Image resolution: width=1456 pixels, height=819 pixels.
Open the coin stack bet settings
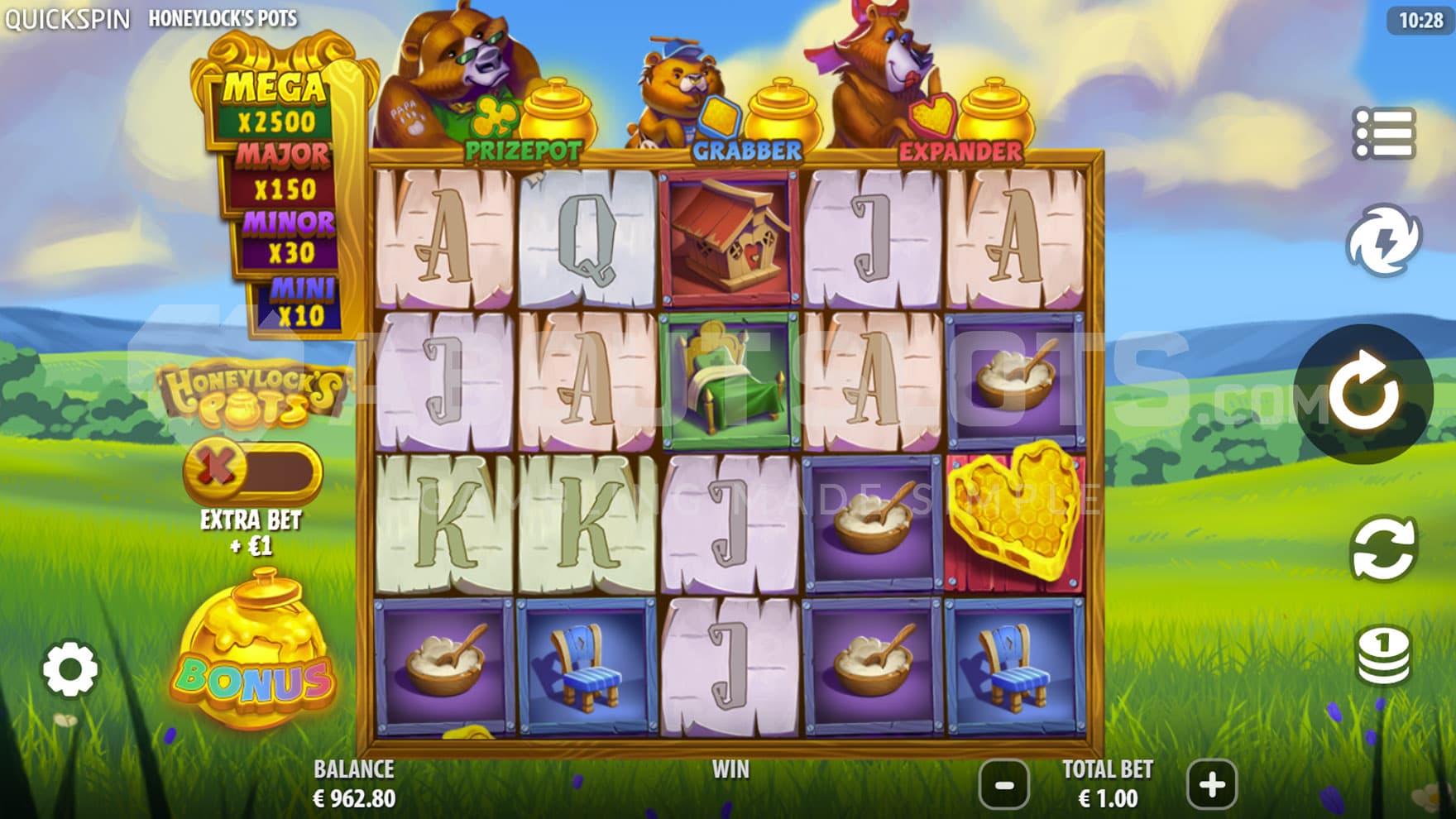1383,654
